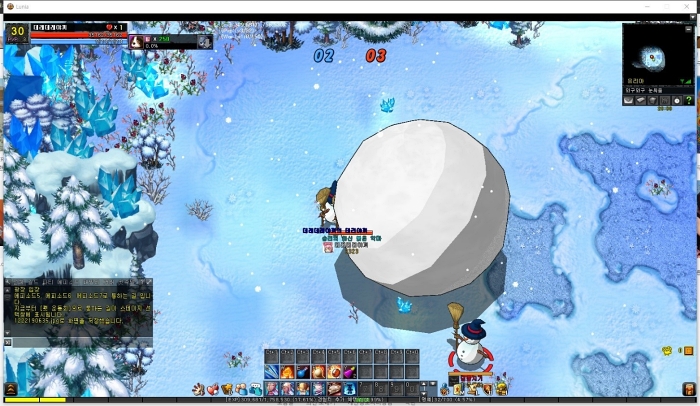
Task: Select the pet portrait icon
Action: pos(135,42)
